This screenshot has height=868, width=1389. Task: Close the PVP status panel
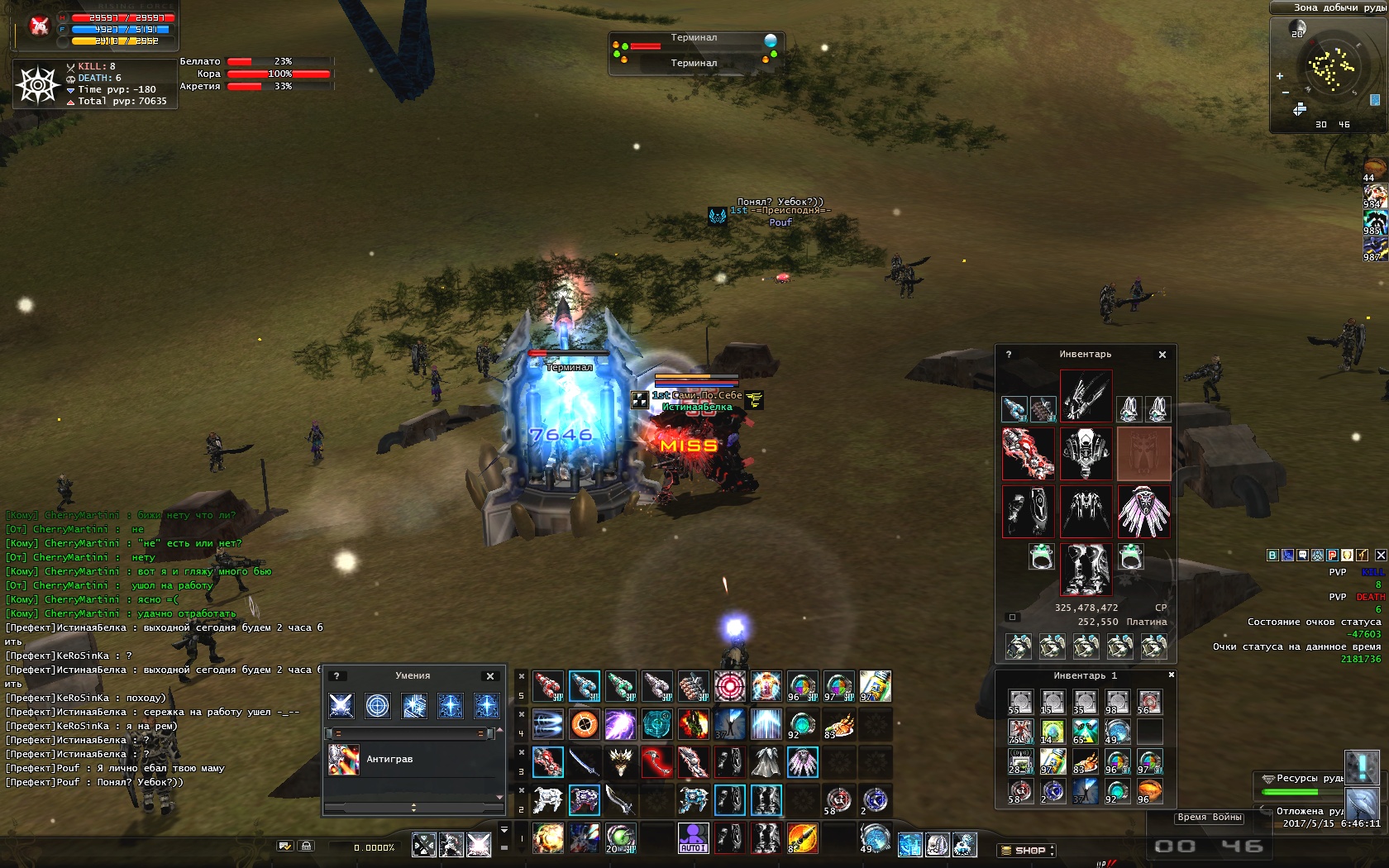tap(1381, 556)
